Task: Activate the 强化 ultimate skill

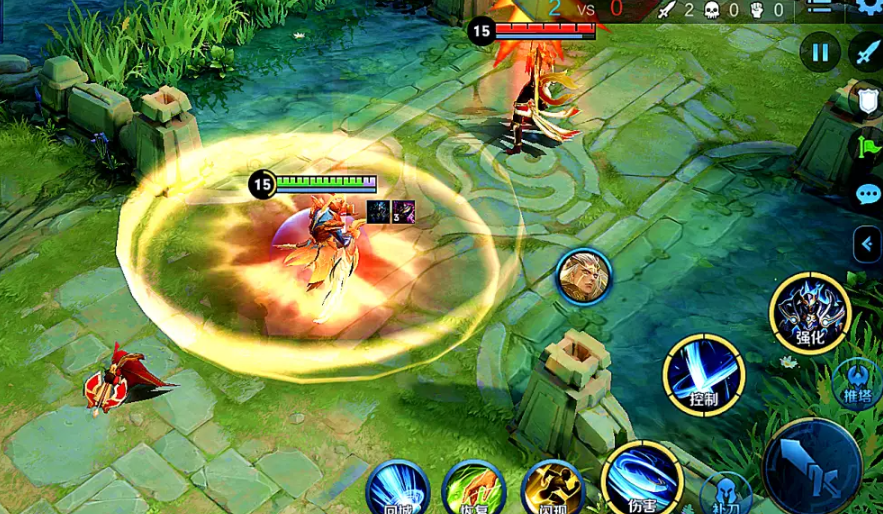Action: (809, 314)
